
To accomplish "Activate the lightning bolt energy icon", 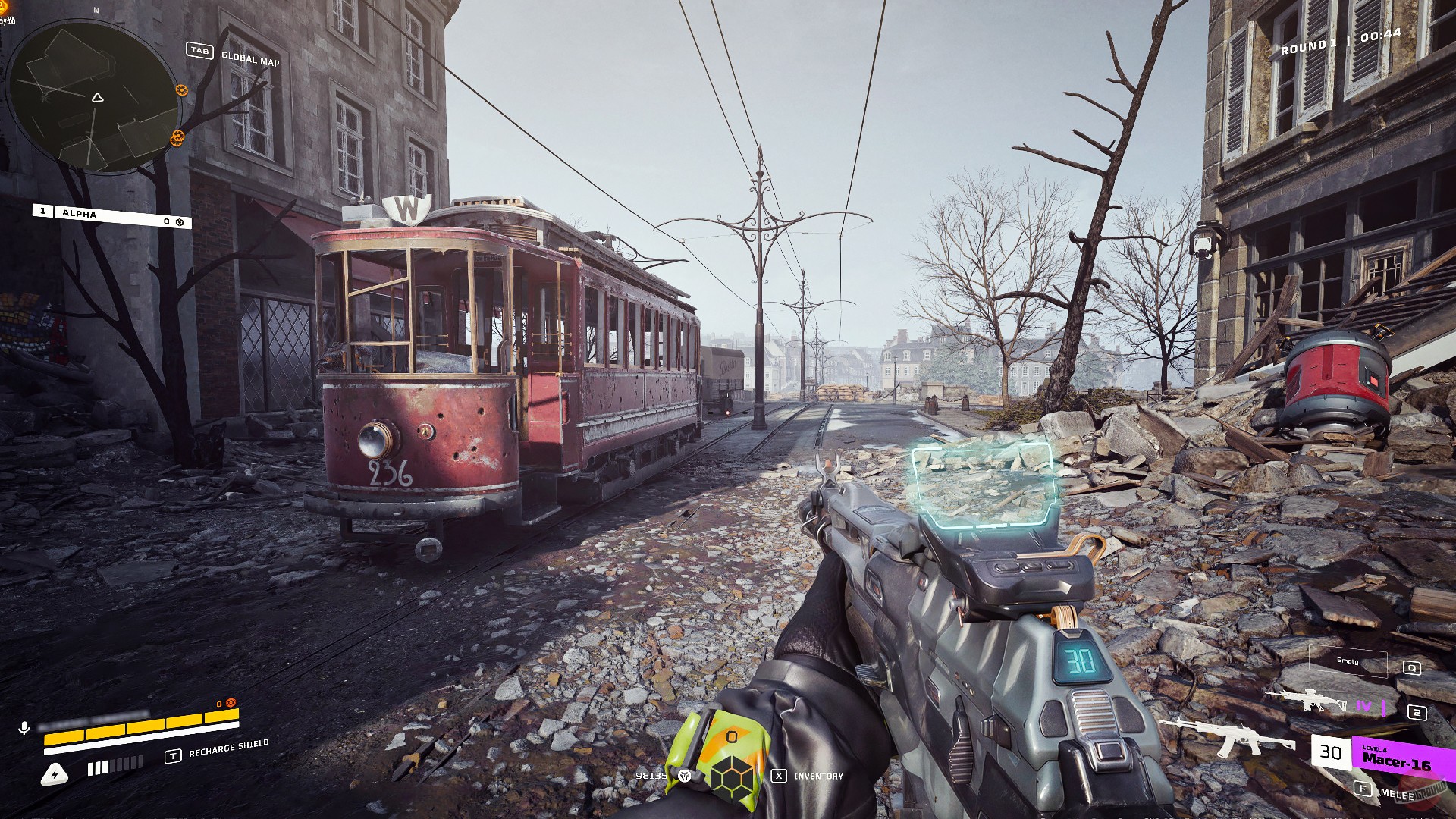I will coord(55,774).
